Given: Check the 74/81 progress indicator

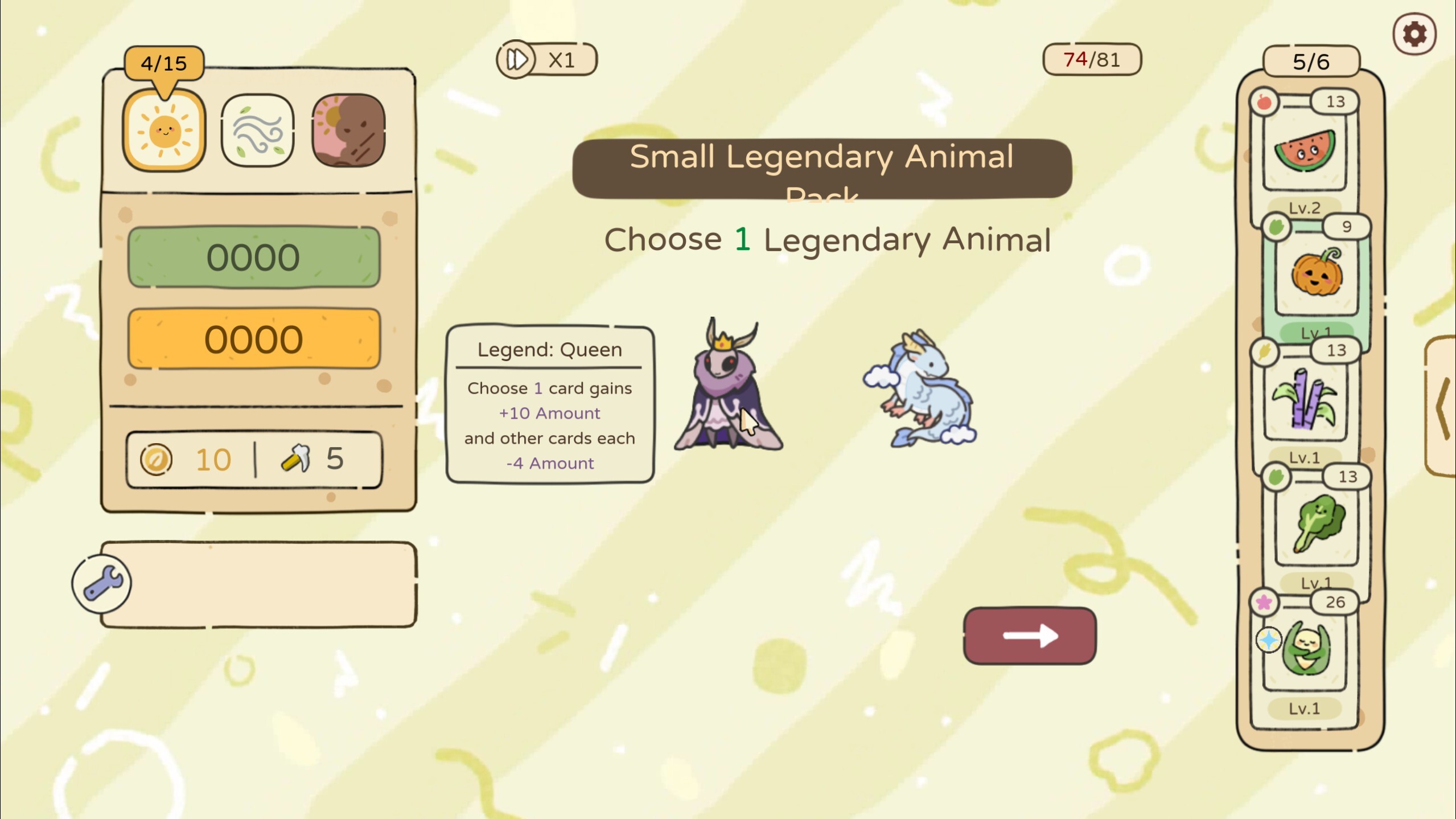Looking at the screenshot, I should click(1091, 58).
